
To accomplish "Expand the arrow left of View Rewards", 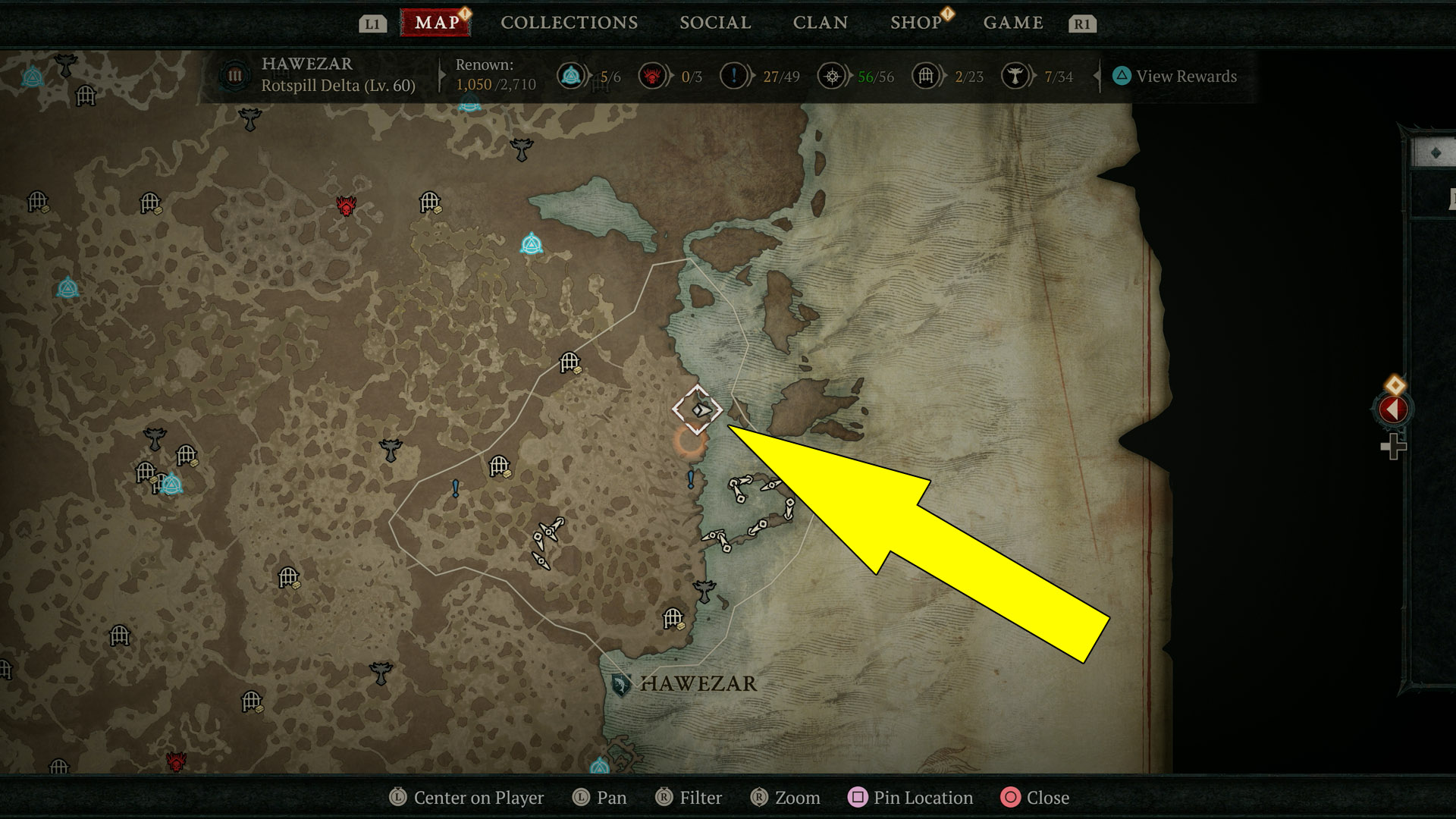I will (1097, 76).
